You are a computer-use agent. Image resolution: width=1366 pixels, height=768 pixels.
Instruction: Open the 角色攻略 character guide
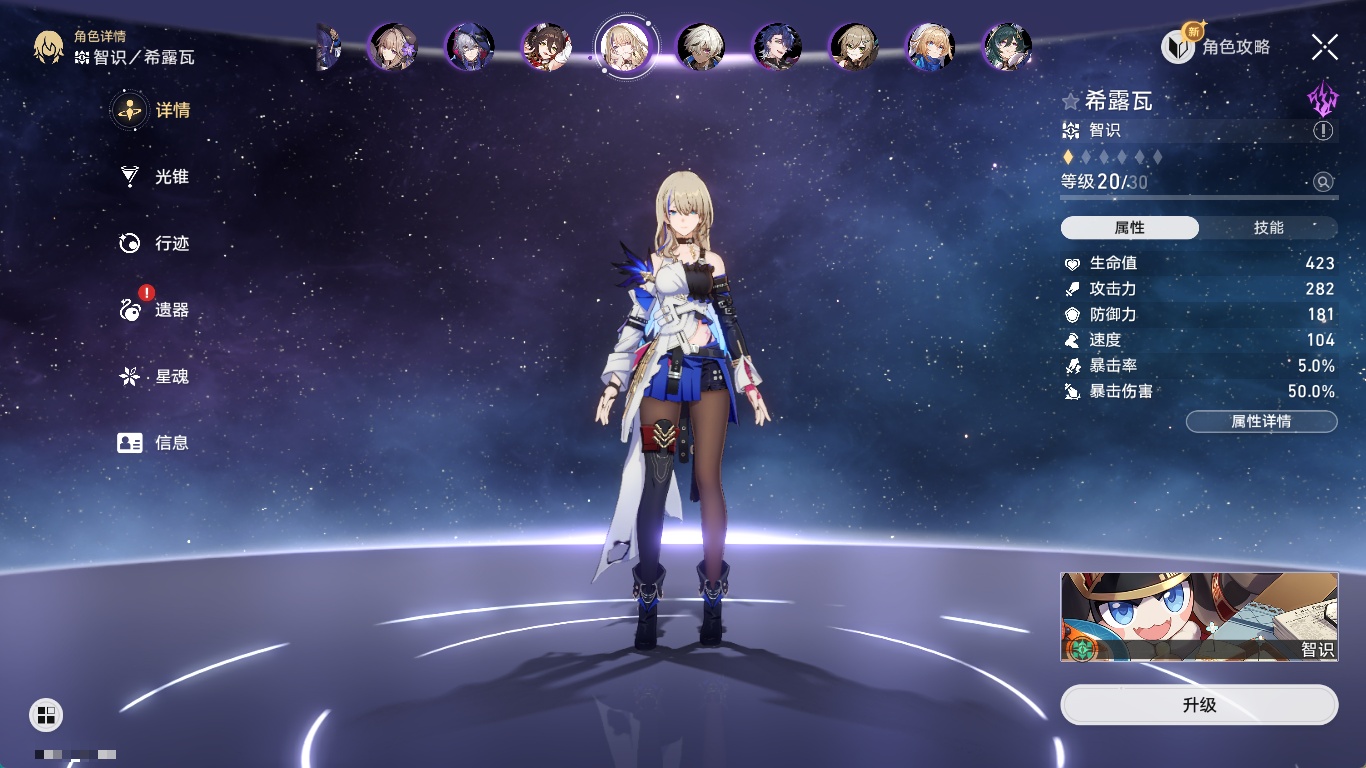[1217, 47]
